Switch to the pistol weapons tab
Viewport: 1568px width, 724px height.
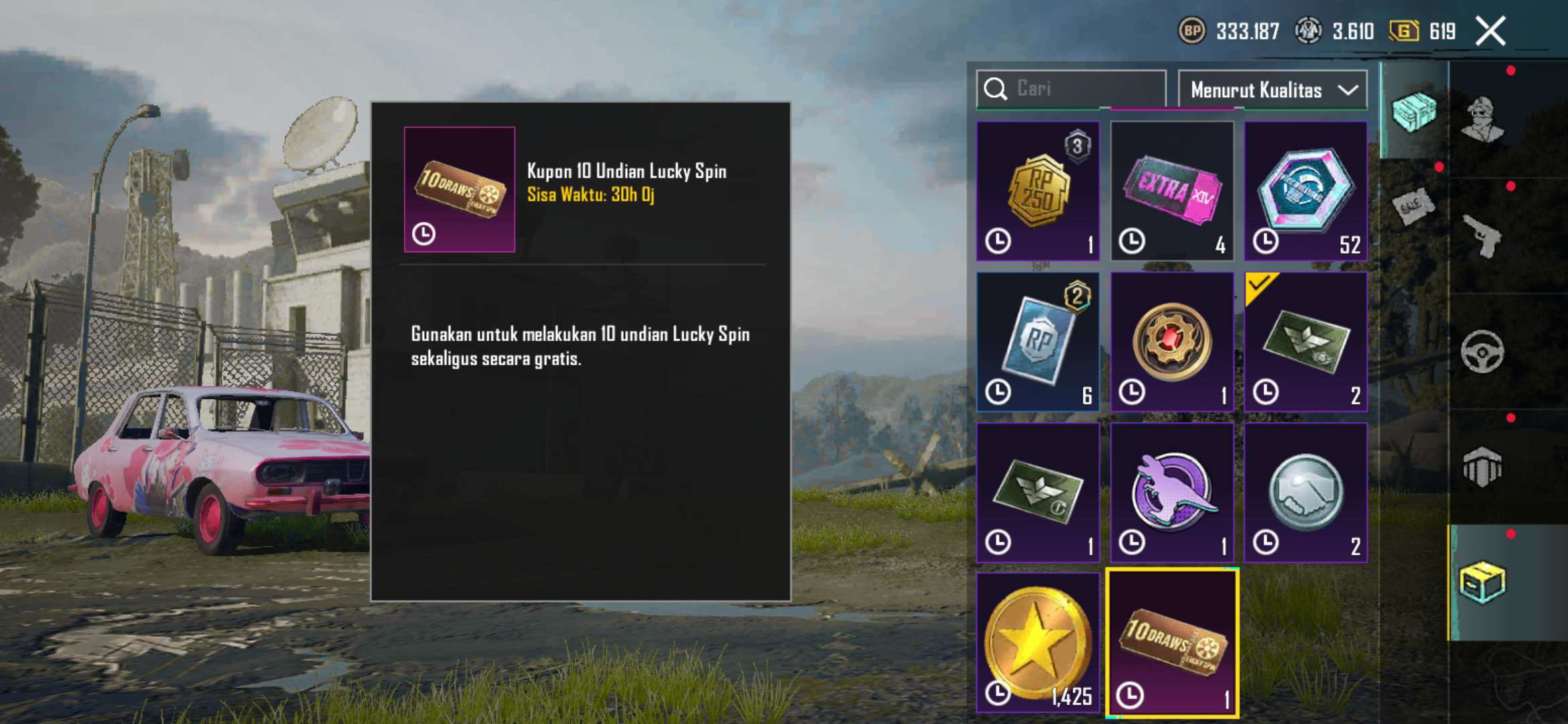[1483, 236]
